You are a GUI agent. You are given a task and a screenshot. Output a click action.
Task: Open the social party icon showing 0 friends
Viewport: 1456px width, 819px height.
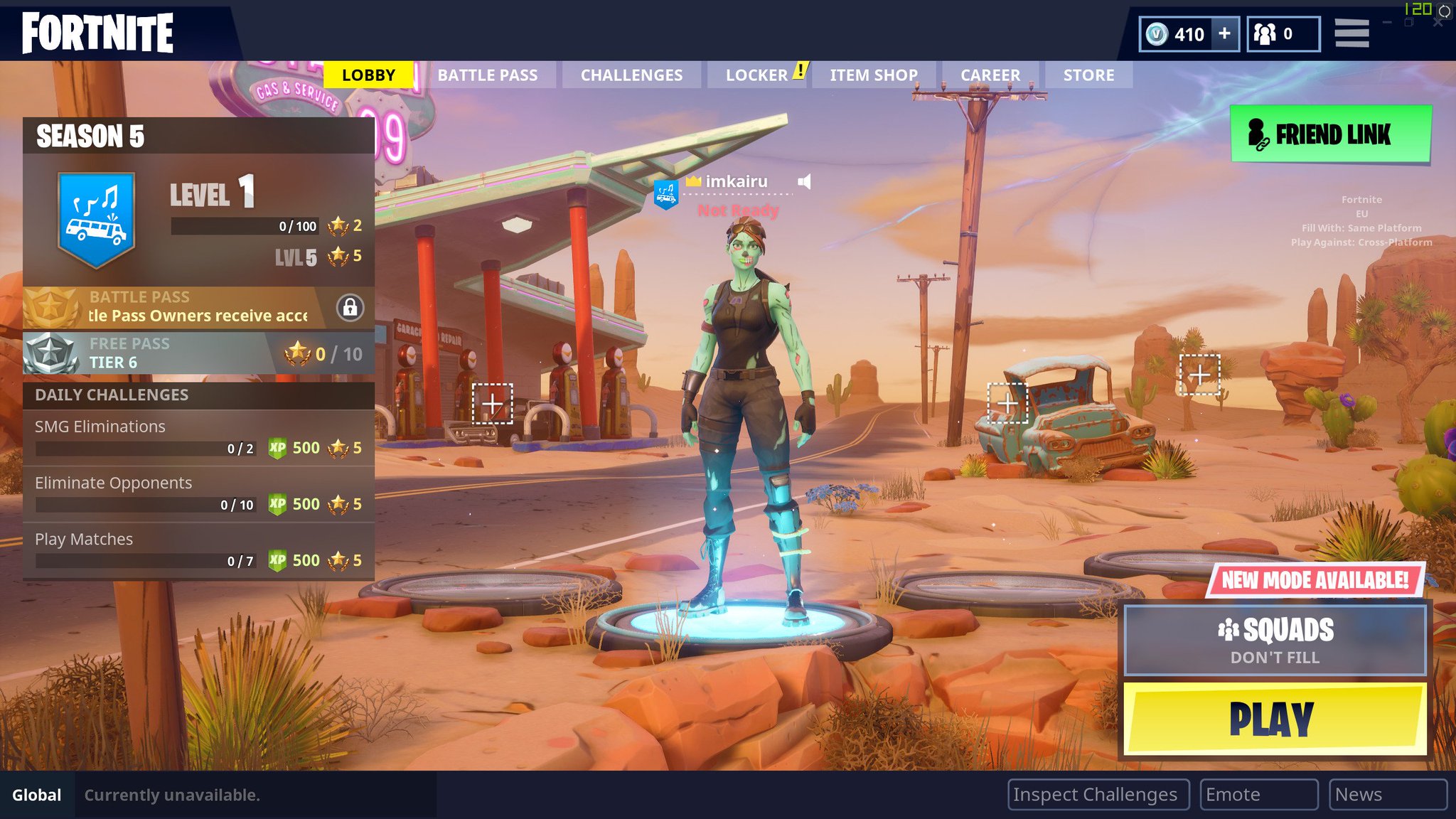click(x=1265, y=33)
